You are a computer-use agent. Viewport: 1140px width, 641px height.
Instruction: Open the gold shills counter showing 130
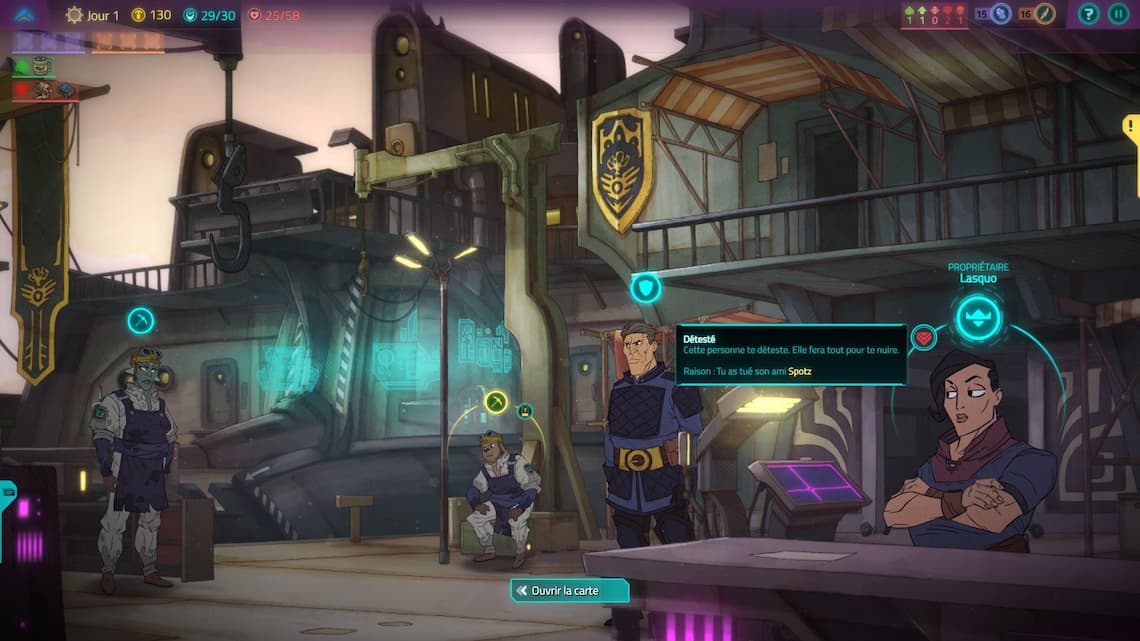(x=152, y=15)
